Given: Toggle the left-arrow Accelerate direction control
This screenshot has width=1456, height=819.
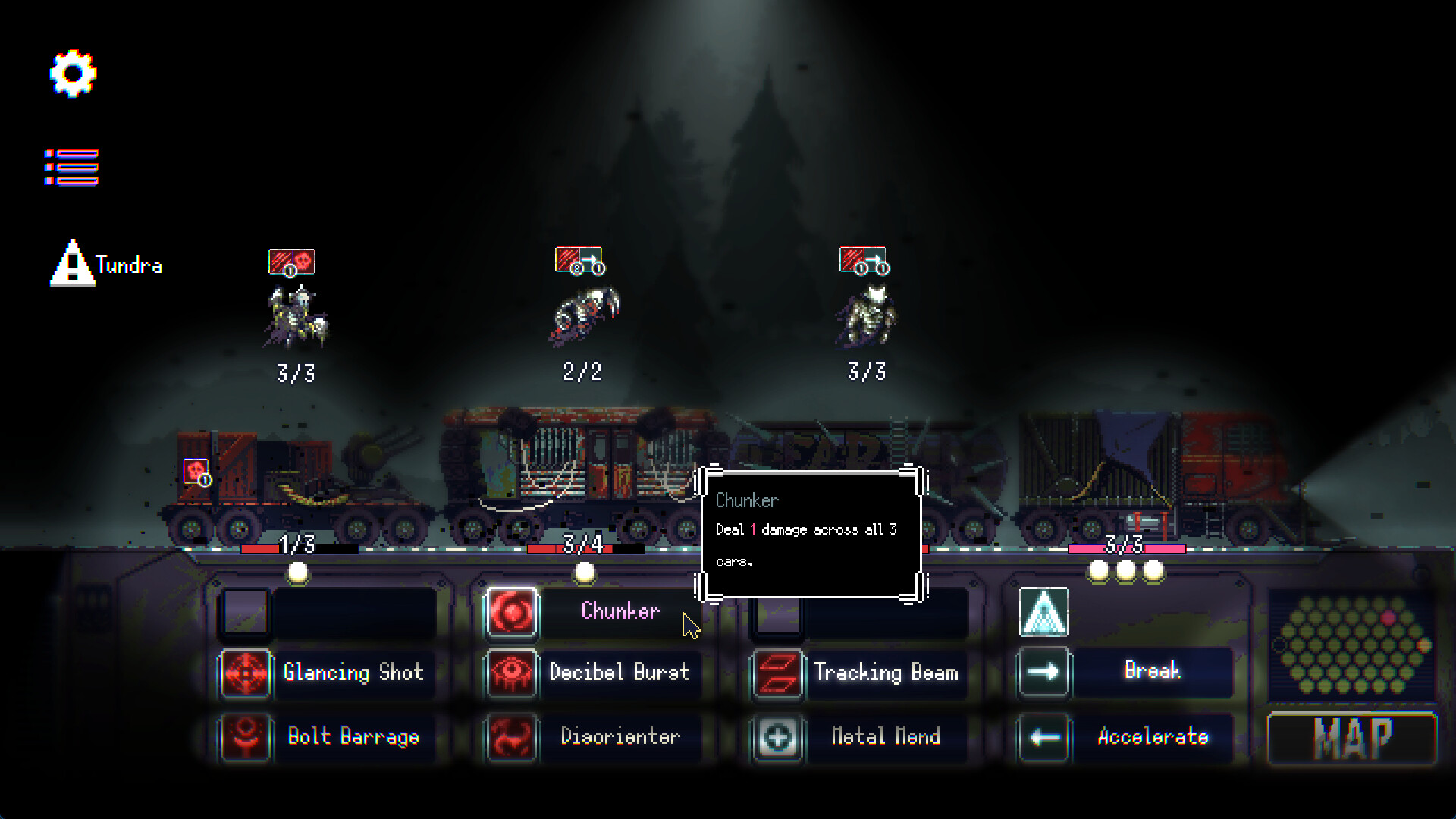Looking at the screenshot, I should point(1043,736).
